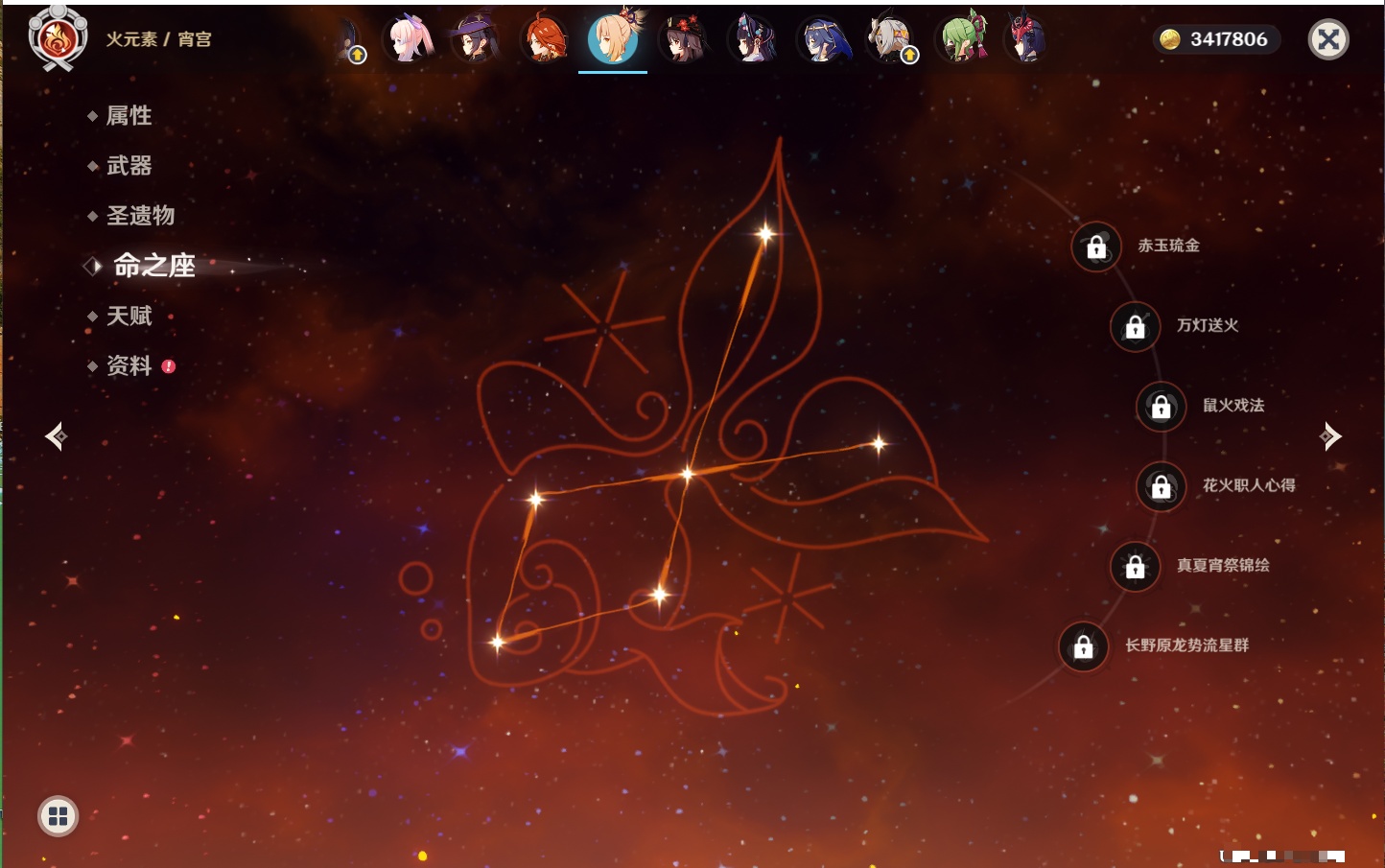Select the 命之座 constellation entry
The height and width of the screenshot is (868, 1385).
coord(153,266)
